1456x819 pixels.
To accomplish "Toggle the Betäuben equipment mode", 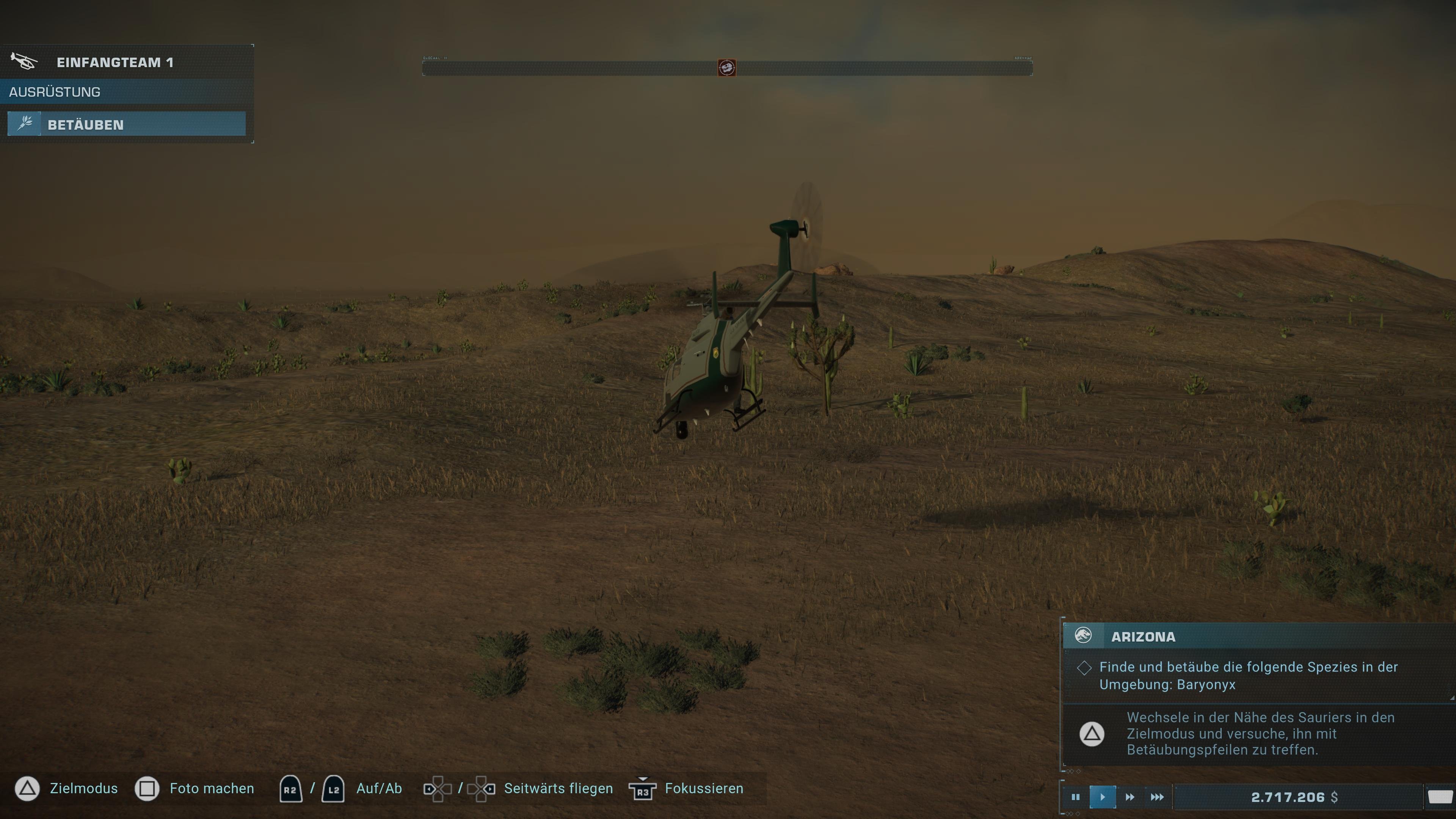I will click(126, 124).
